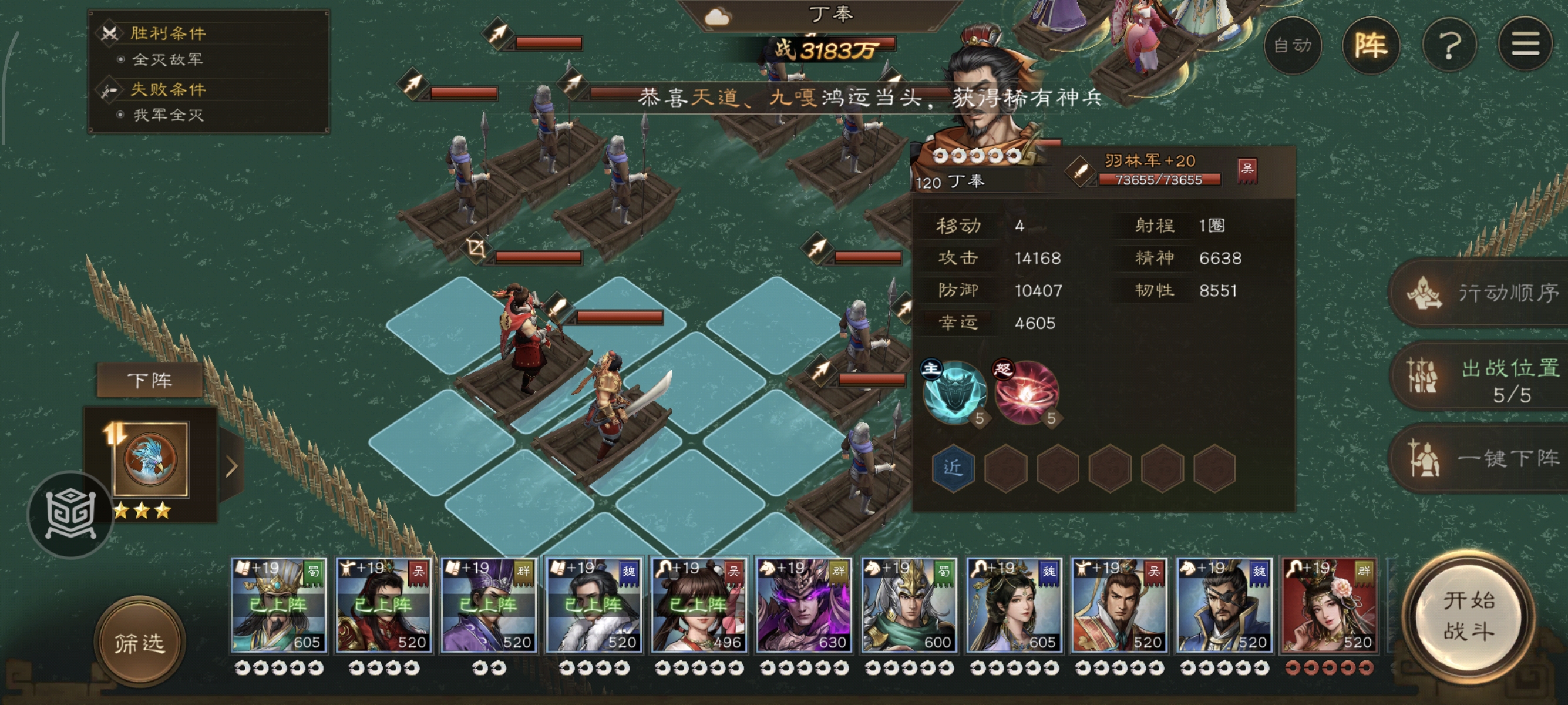This screenshot has width=1568, height=705.
Task: Open the question mark help
Action: (1450, 46)
